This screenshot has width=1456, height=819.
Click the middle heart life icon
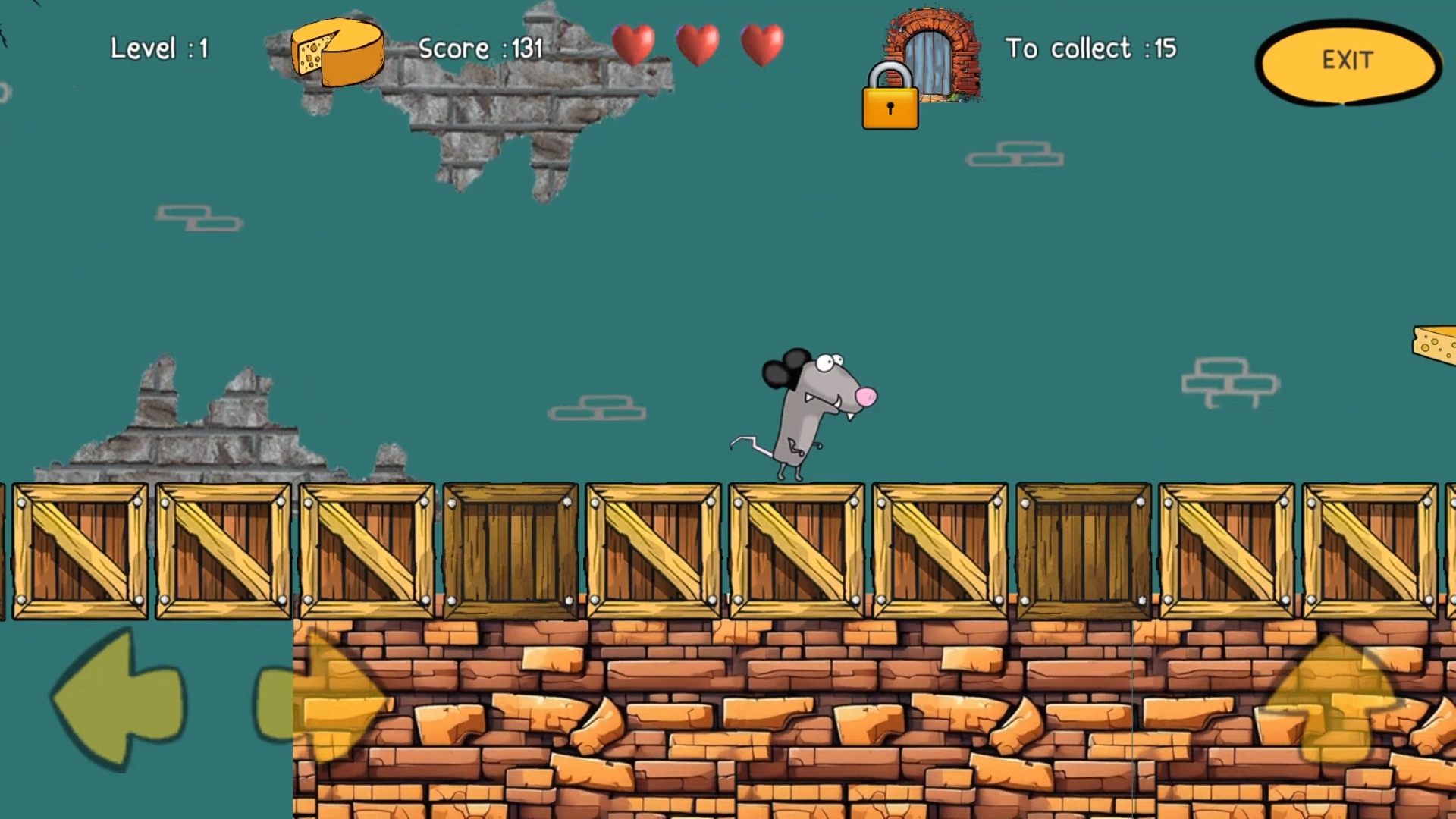pos(698,44)
